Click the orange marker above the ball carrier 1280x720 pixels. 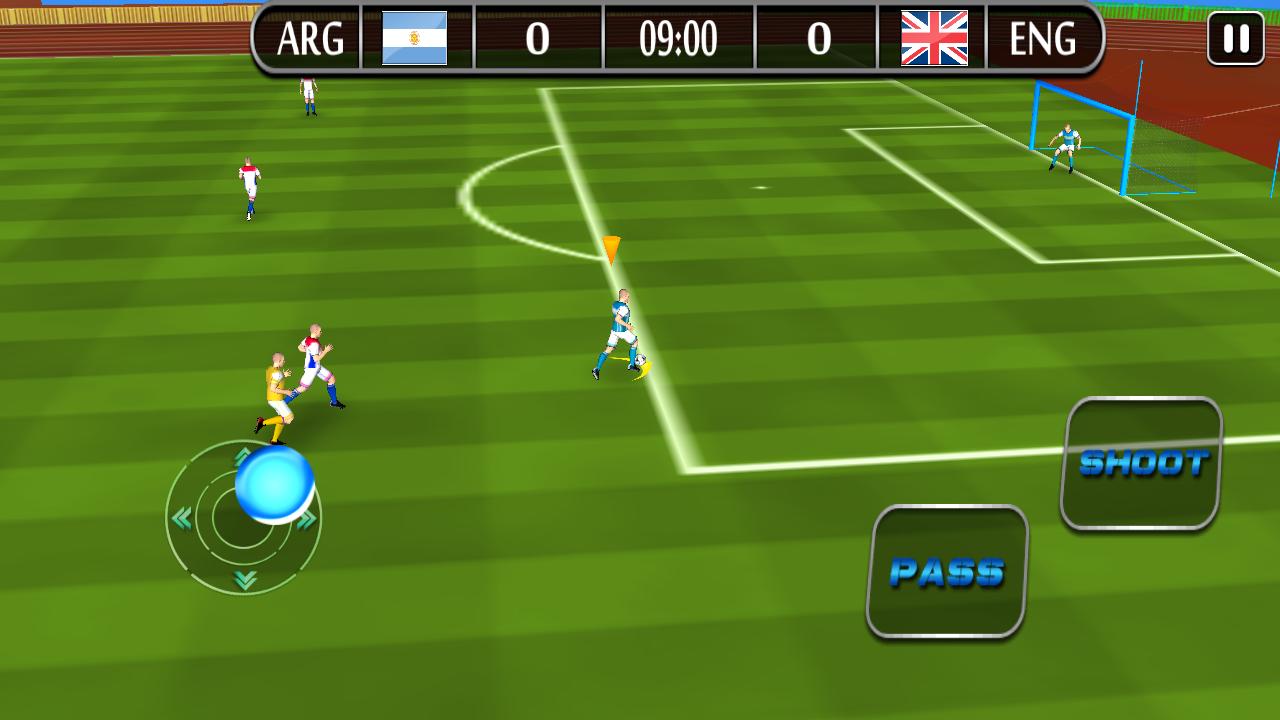tap(610, 248)
